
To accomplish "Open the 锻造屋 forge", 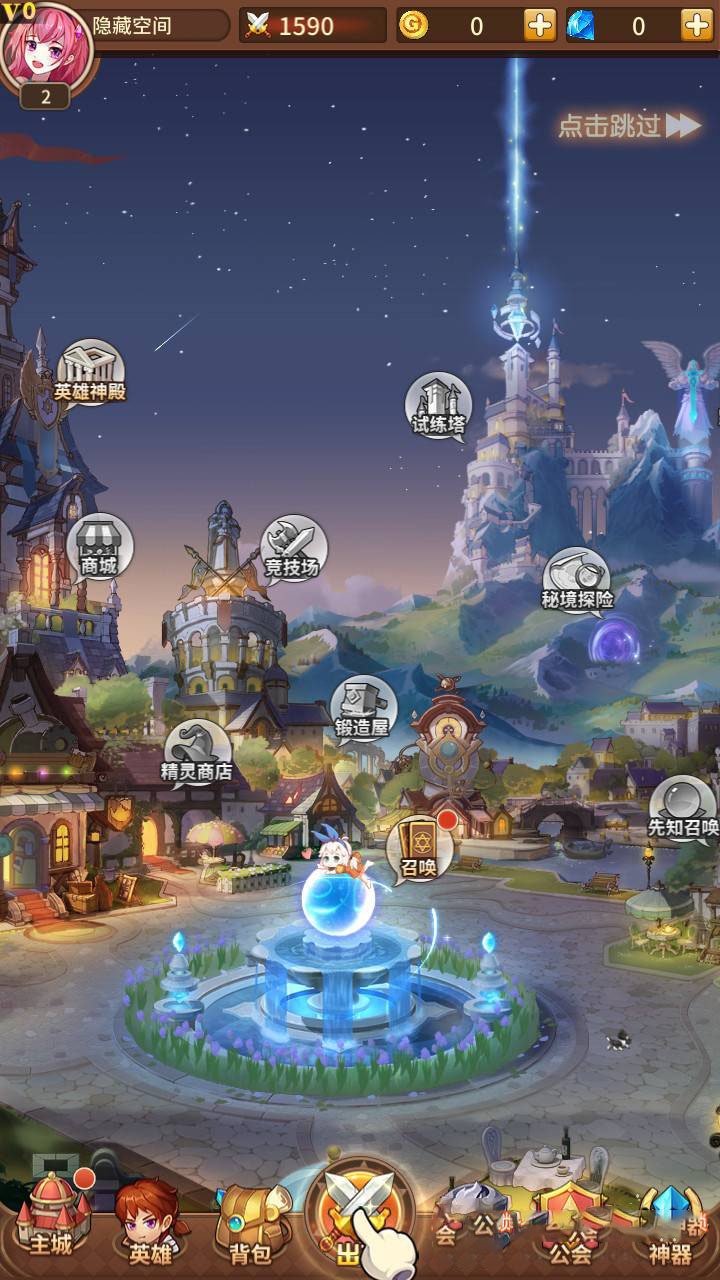I will (x=363, y=709).
